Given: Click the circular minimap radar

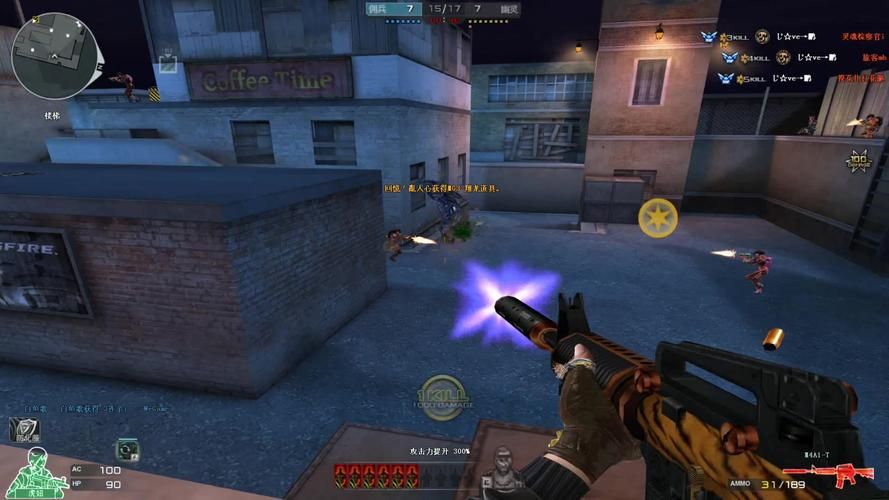Looking at the screenshot, I should [54, 56].
